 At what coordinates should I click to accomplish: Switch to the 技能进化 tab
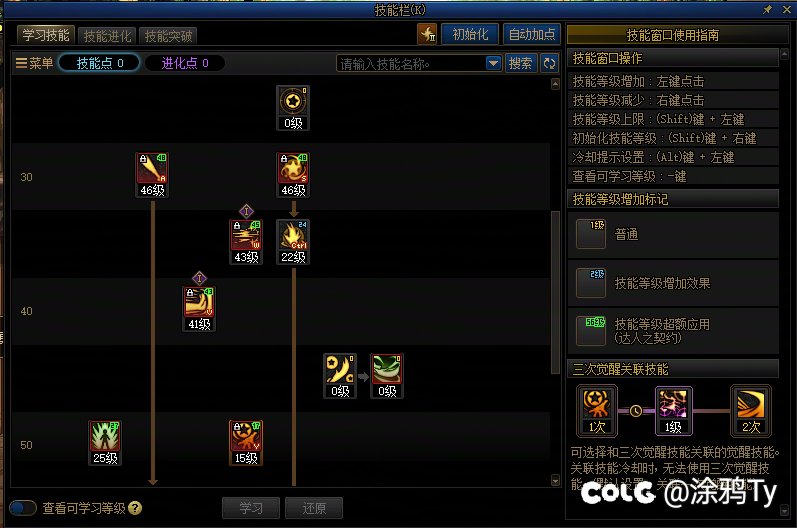click(107, 35)
